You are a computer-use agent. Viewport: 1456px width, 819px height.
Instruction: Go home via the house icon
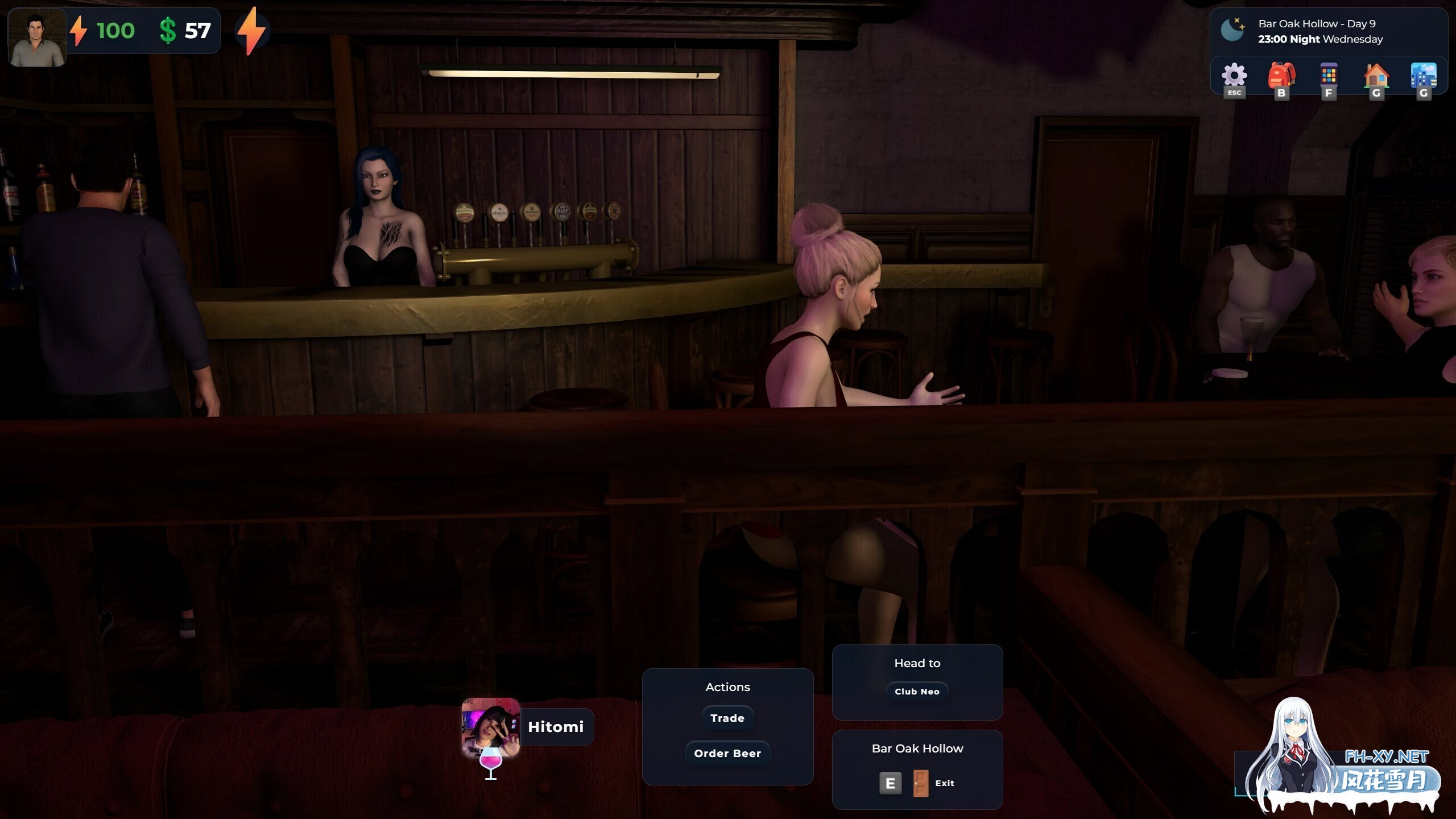(1376, 76)
